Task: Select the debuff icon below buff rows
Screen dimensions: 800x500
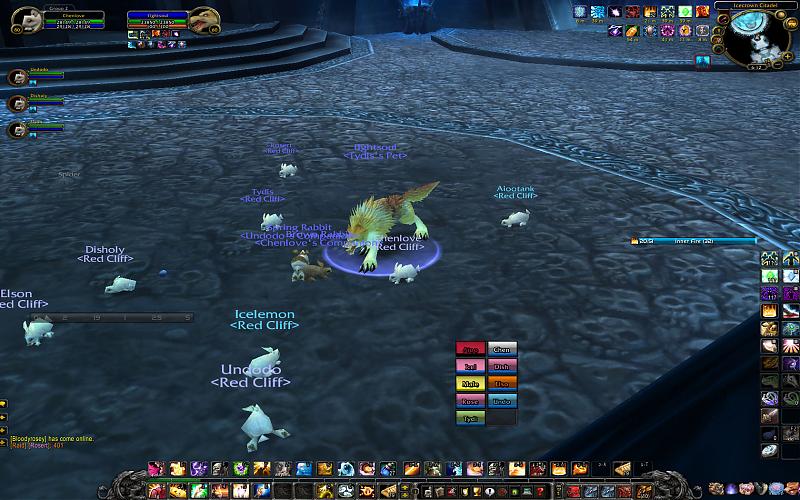Action: click(x=703, y=62)
